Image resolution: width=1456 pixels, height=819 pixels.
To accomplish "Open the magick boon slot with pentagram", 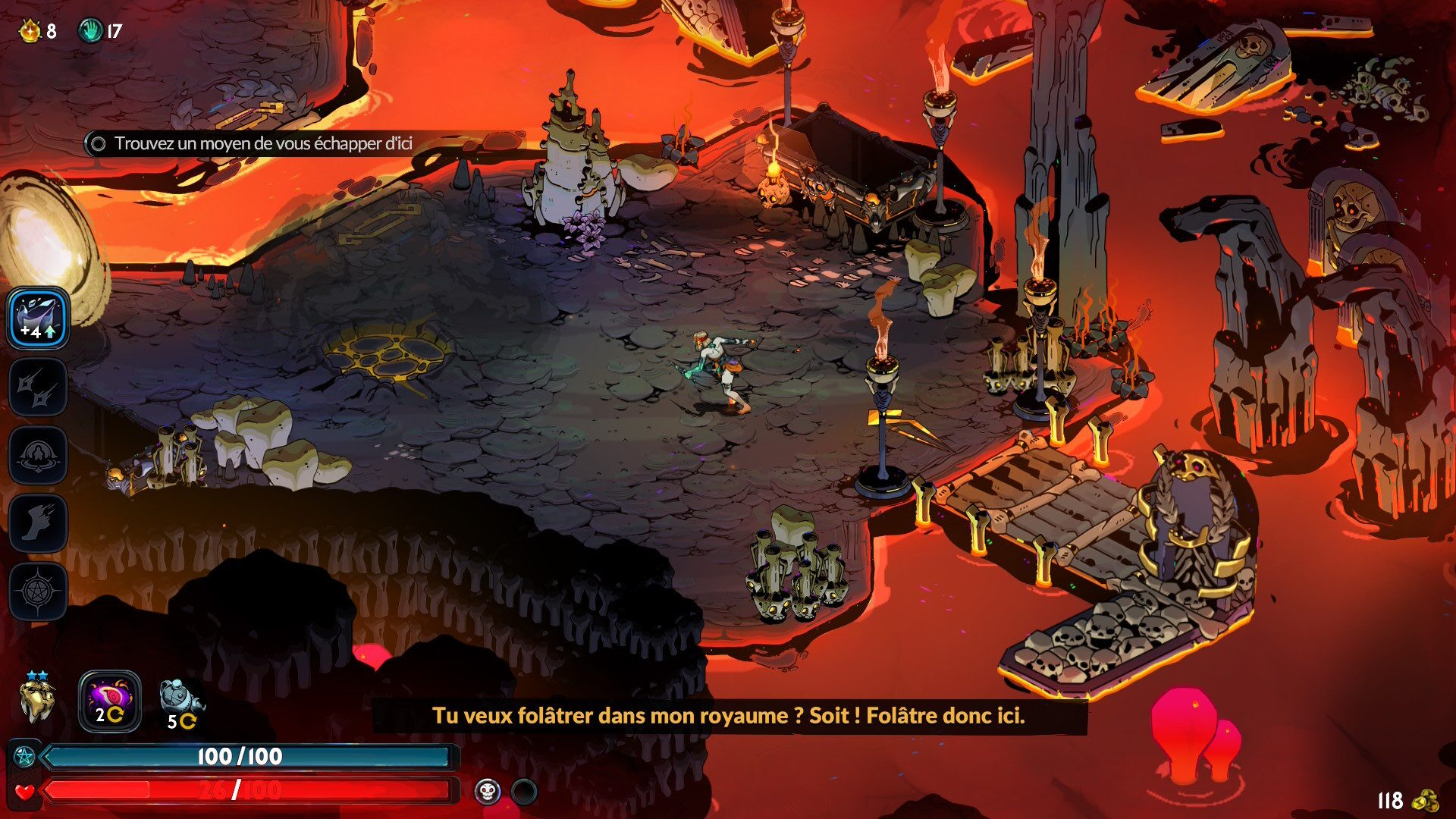I will click(x=38, y=591).
